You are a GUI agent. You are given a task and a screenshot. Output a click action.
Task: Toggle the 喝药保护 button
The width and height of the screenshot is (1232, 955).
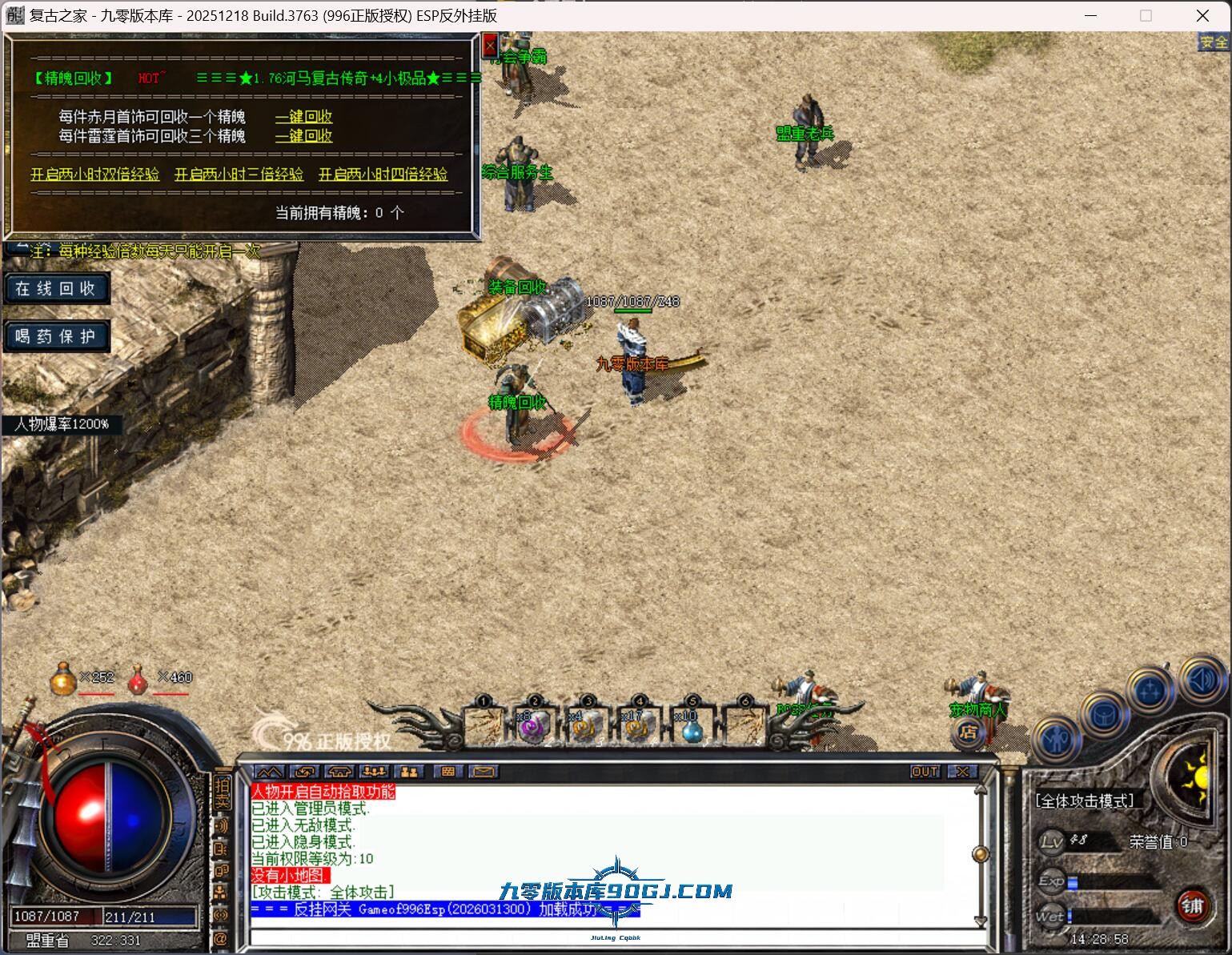pos(55,336)
